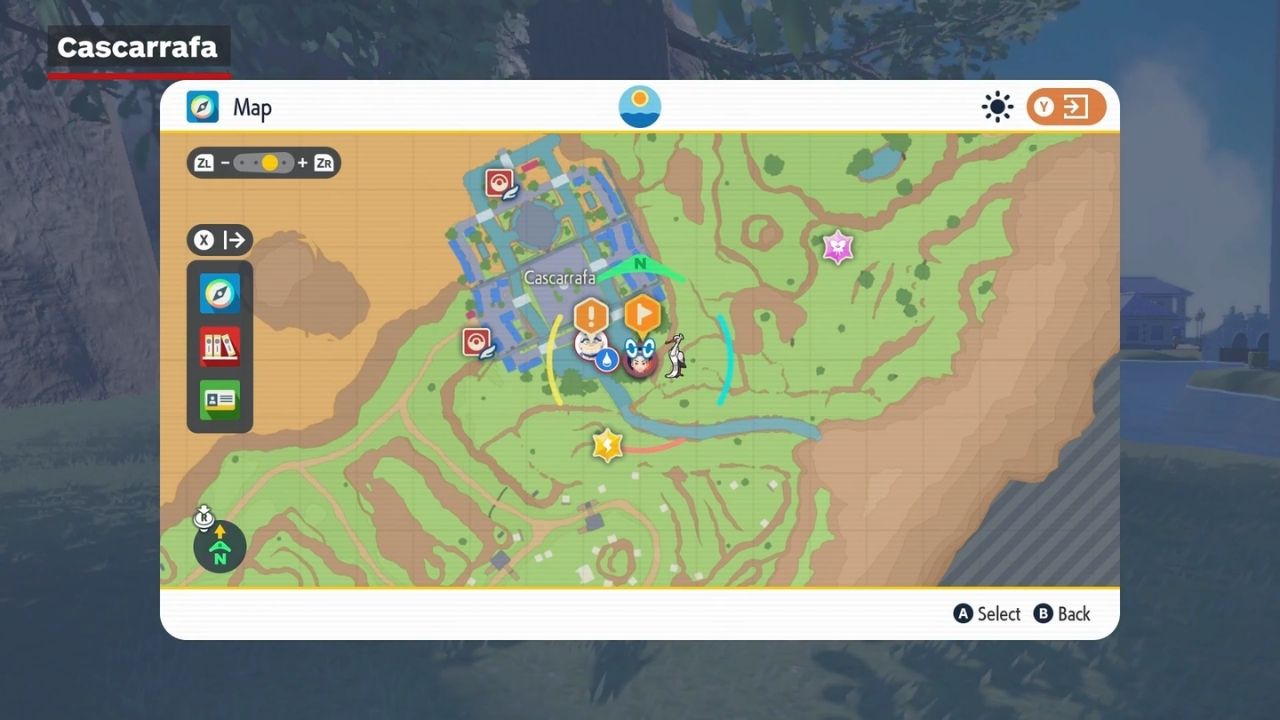Select the orange destination flag marker
Screen dimensions: 1280x720
642,314
